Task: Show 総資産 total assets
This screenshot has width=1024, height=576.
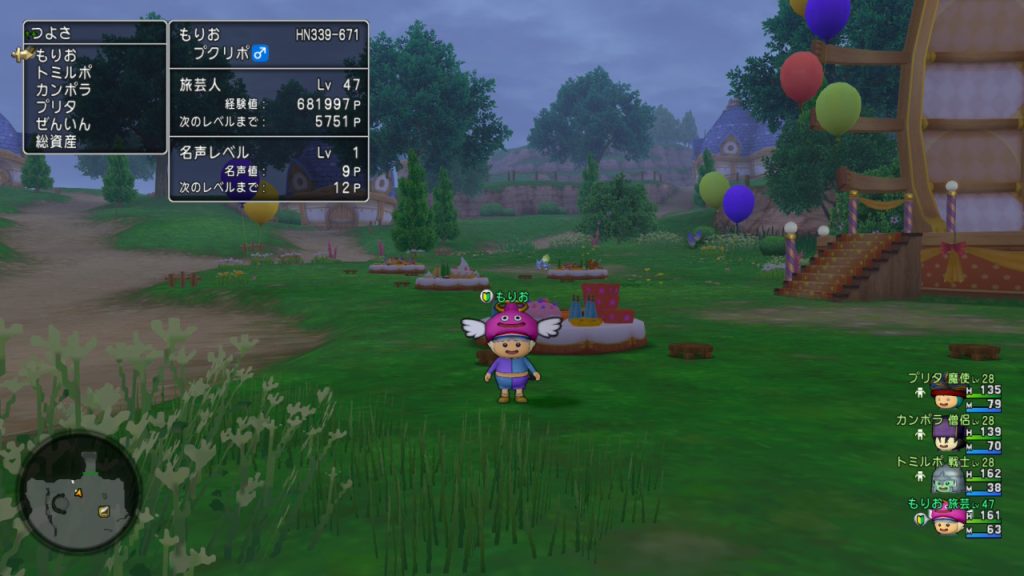Action: [56, 141]
